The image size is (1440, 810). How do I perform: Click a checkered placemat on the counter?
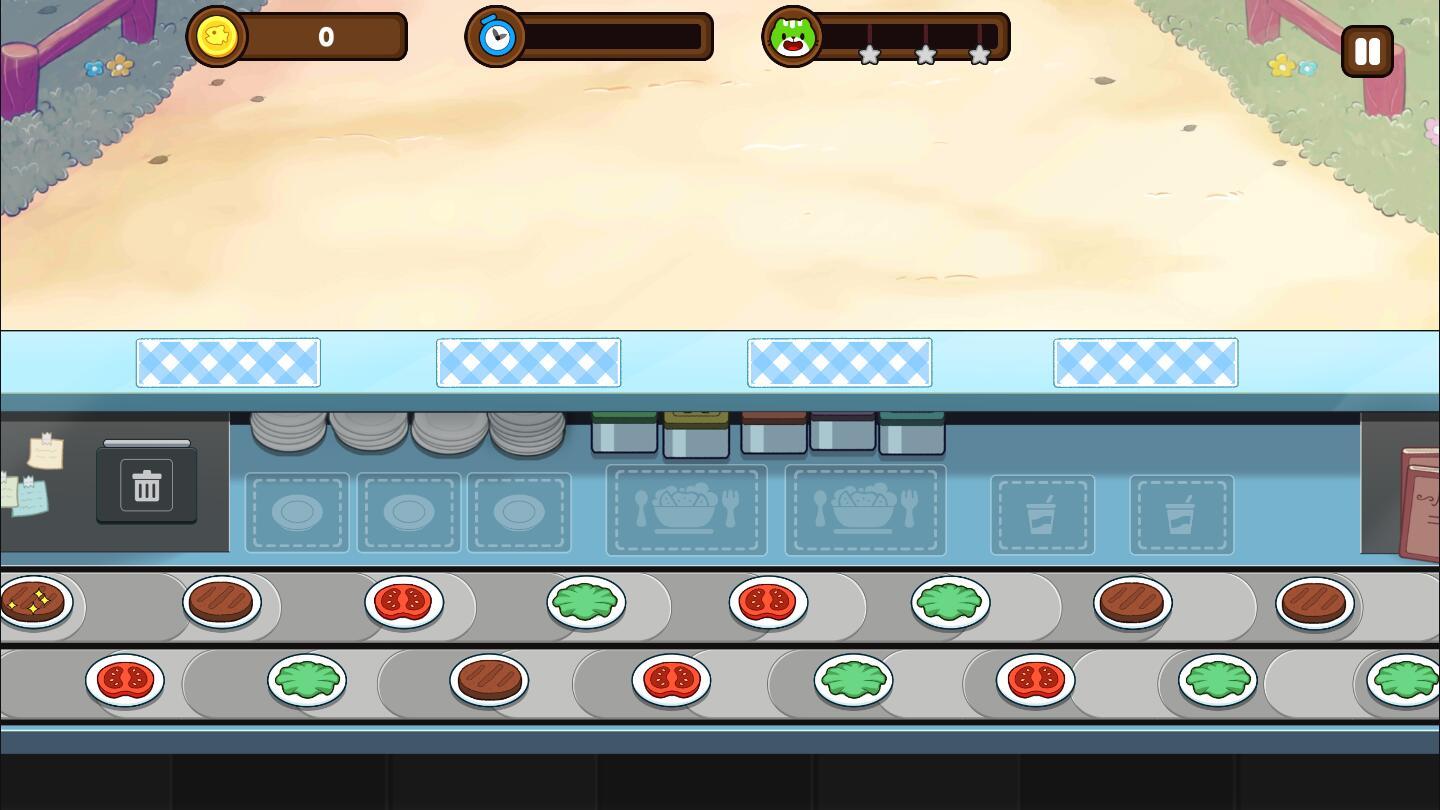[228, 362]
